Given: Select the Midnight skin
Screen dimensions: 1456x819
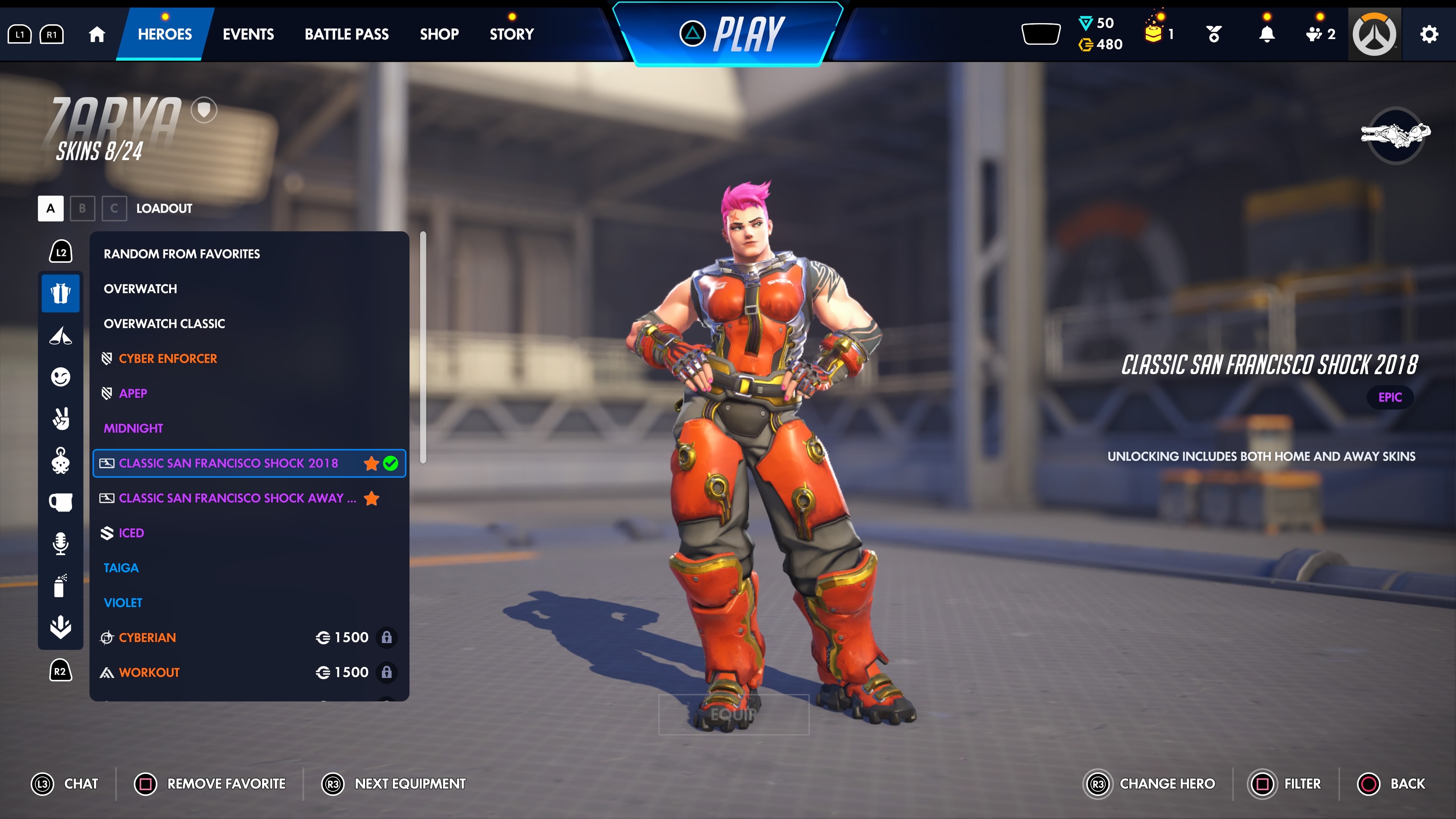Looking at the screenshot, I should (133, 428).
